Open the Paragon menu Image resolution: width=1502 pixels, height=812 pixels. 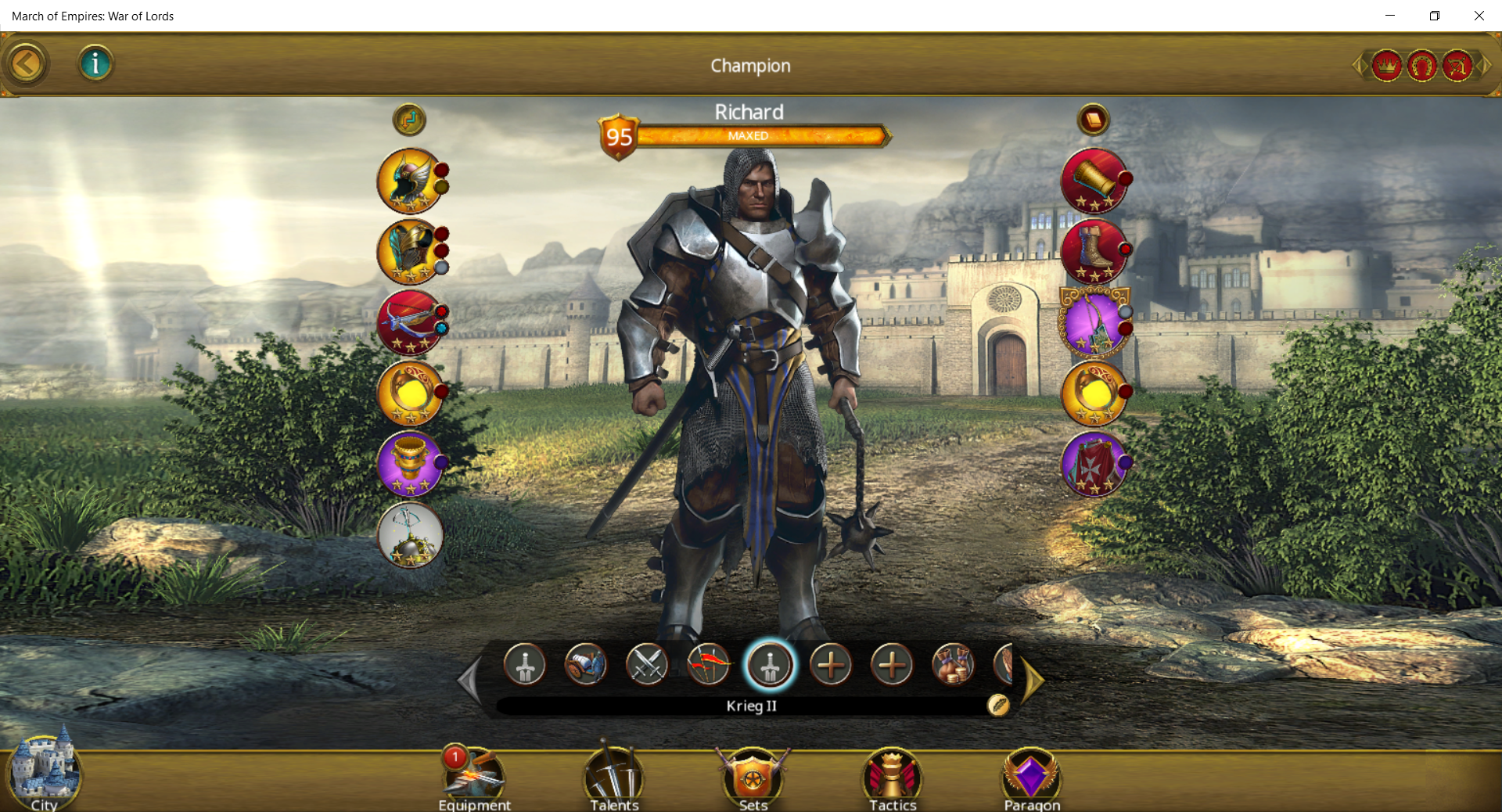coord(1032,779)
